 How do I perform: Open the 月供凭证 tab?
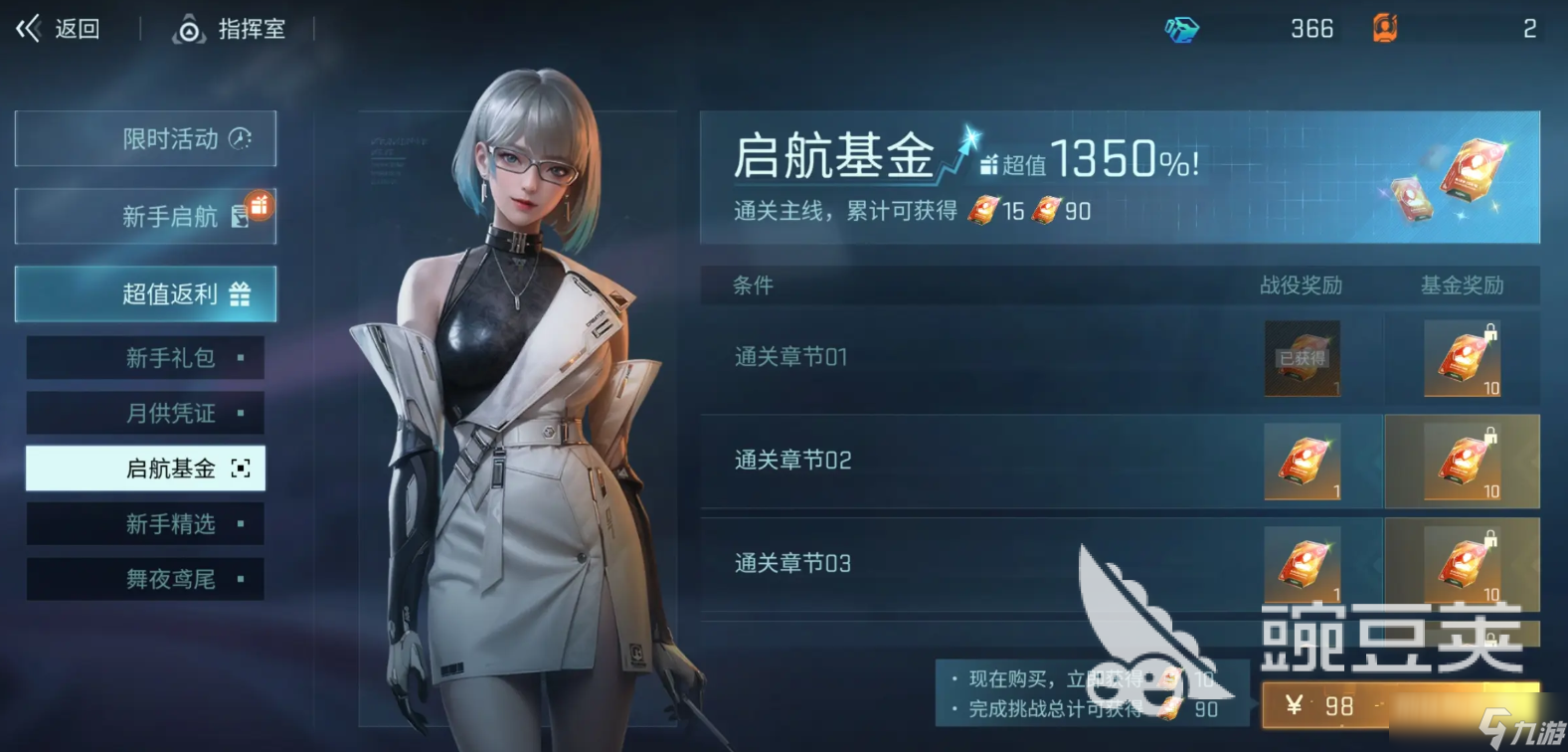pyautogui.click(x=145, y=413)
